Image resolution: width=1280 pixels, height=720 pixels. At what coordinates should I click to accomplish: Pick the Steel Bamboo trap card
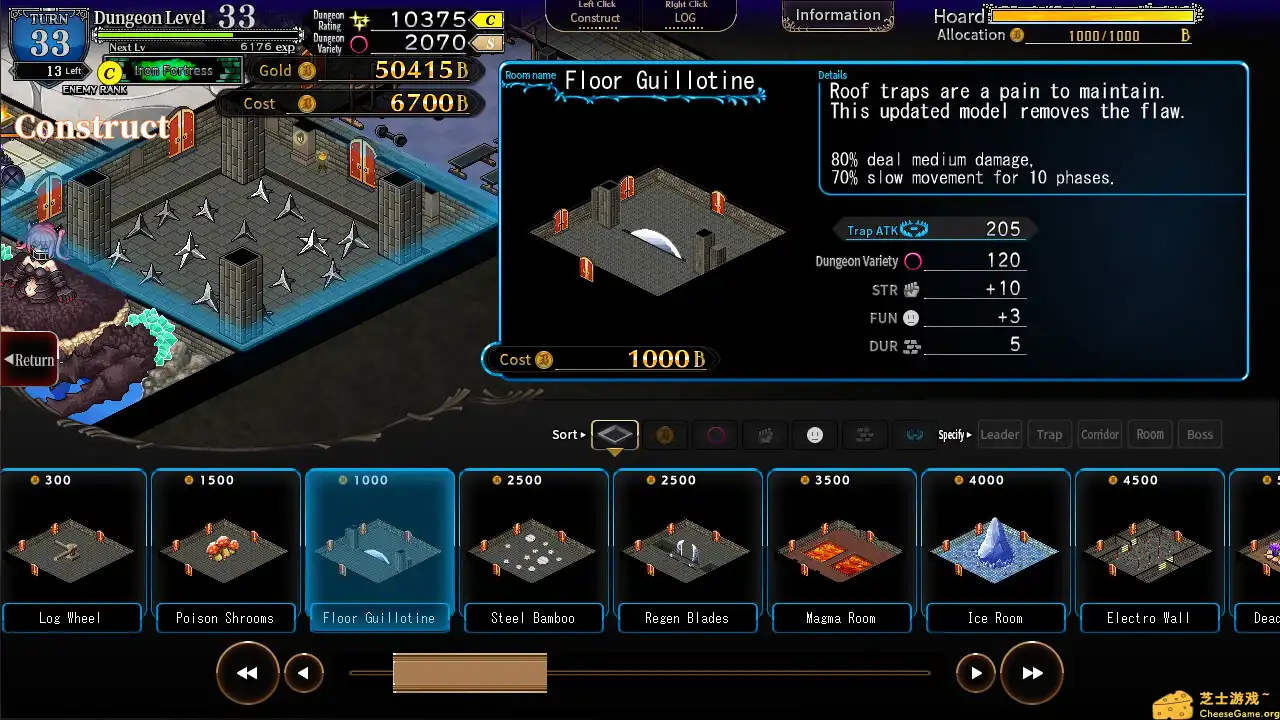coord(533,550)
